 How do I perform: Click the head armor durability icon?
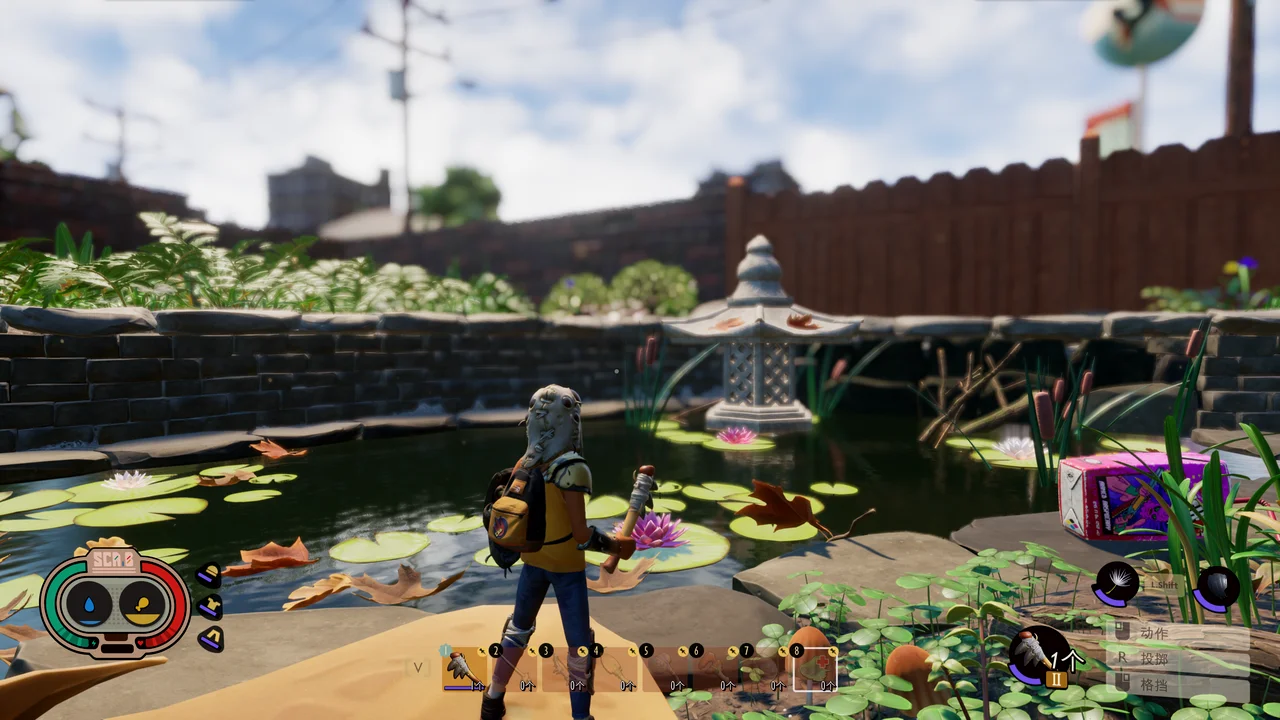[x=209, y=575]
